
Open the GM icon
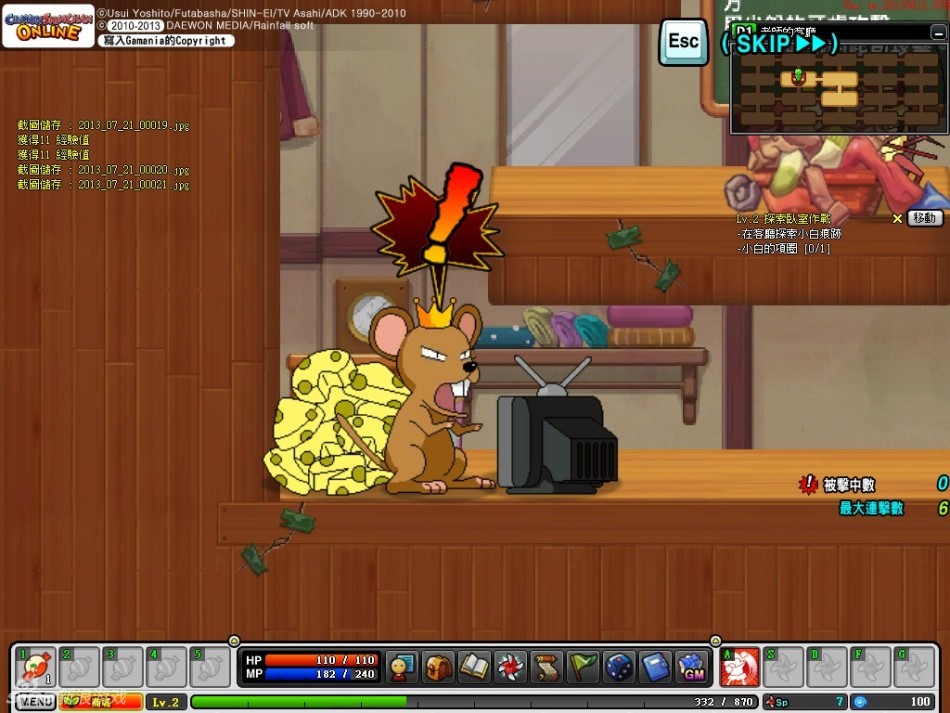[x=691, y=667]
